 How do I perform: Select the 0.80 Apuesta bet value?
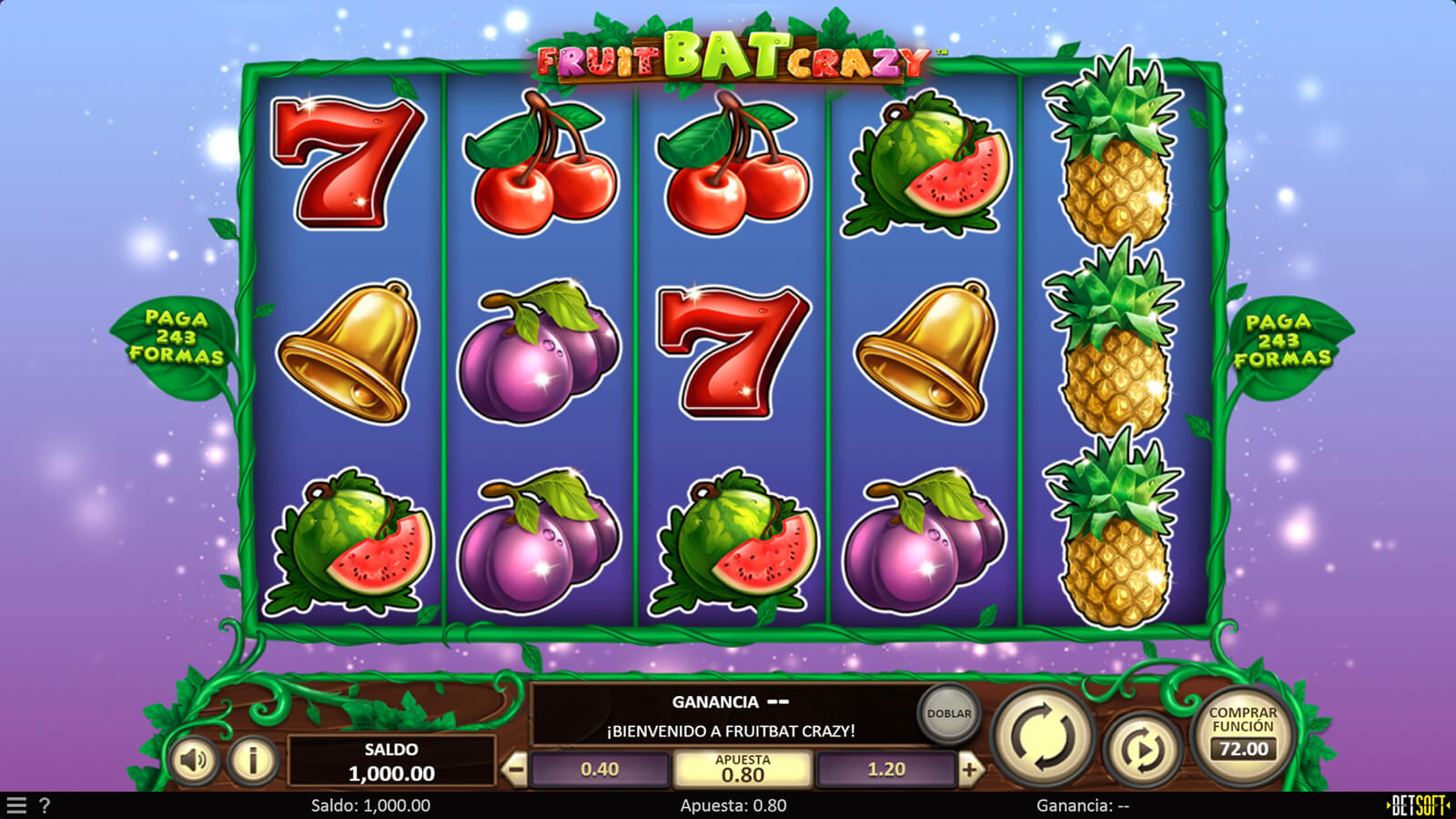(743, 770)
